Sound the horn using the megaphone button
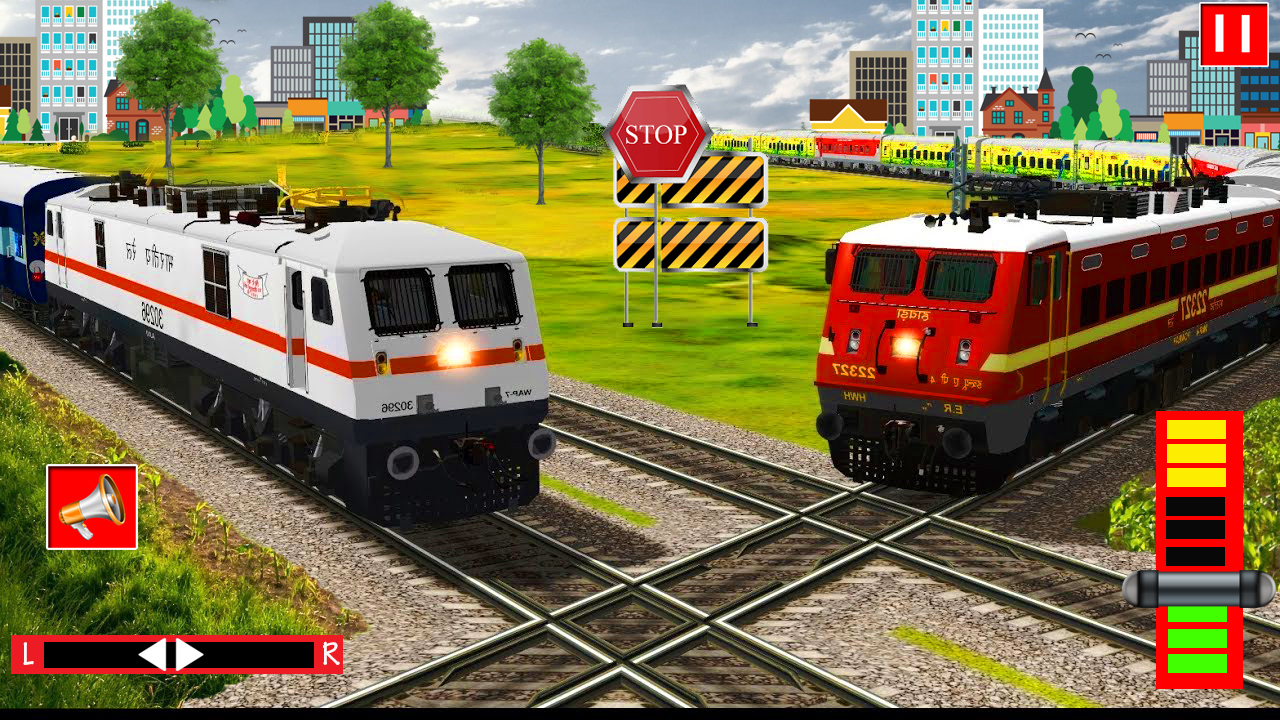1280x720 pixels. [x=92, y=507]
